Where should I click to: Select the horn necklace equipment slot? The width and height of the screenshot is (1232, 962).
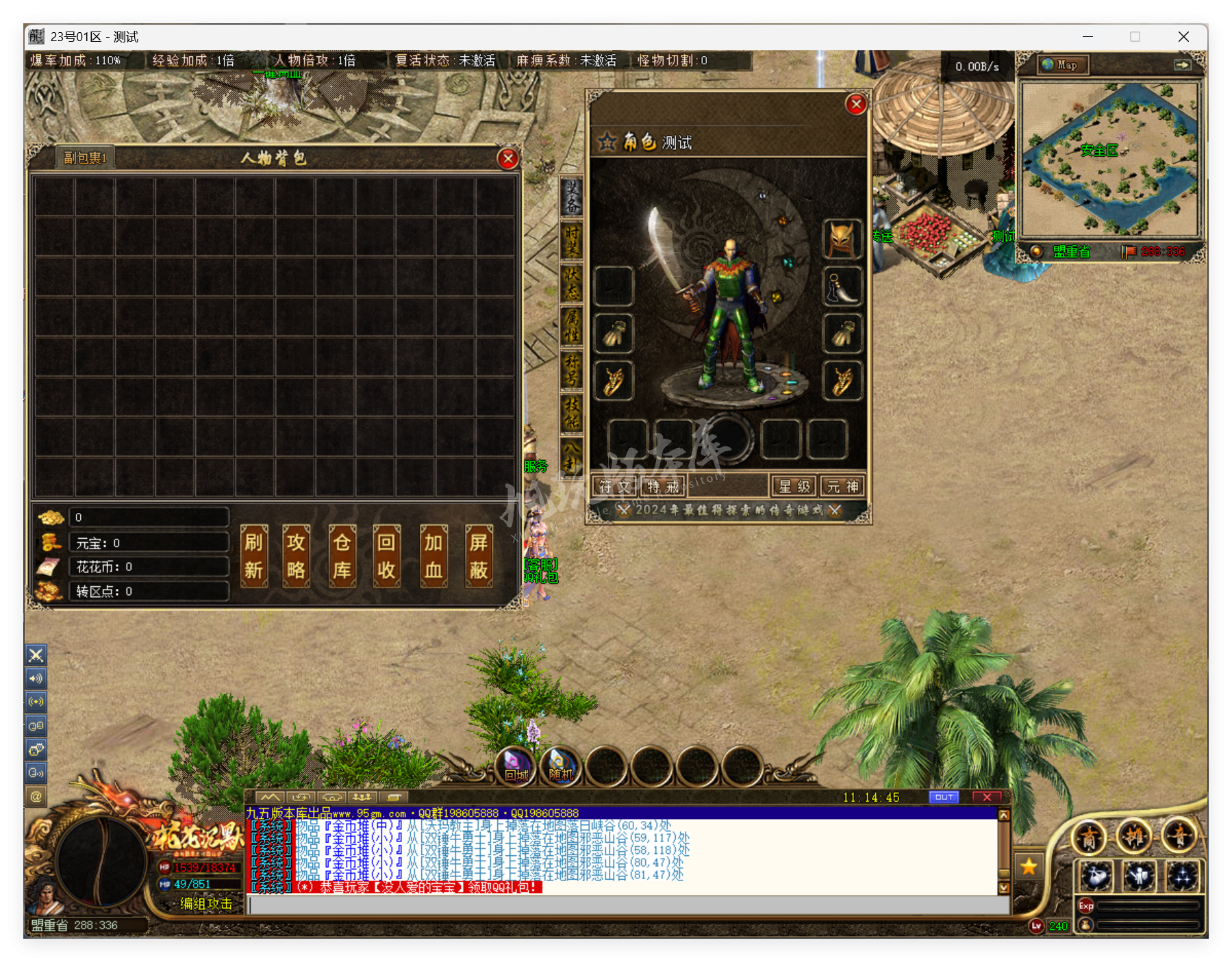tap(842, 286)
